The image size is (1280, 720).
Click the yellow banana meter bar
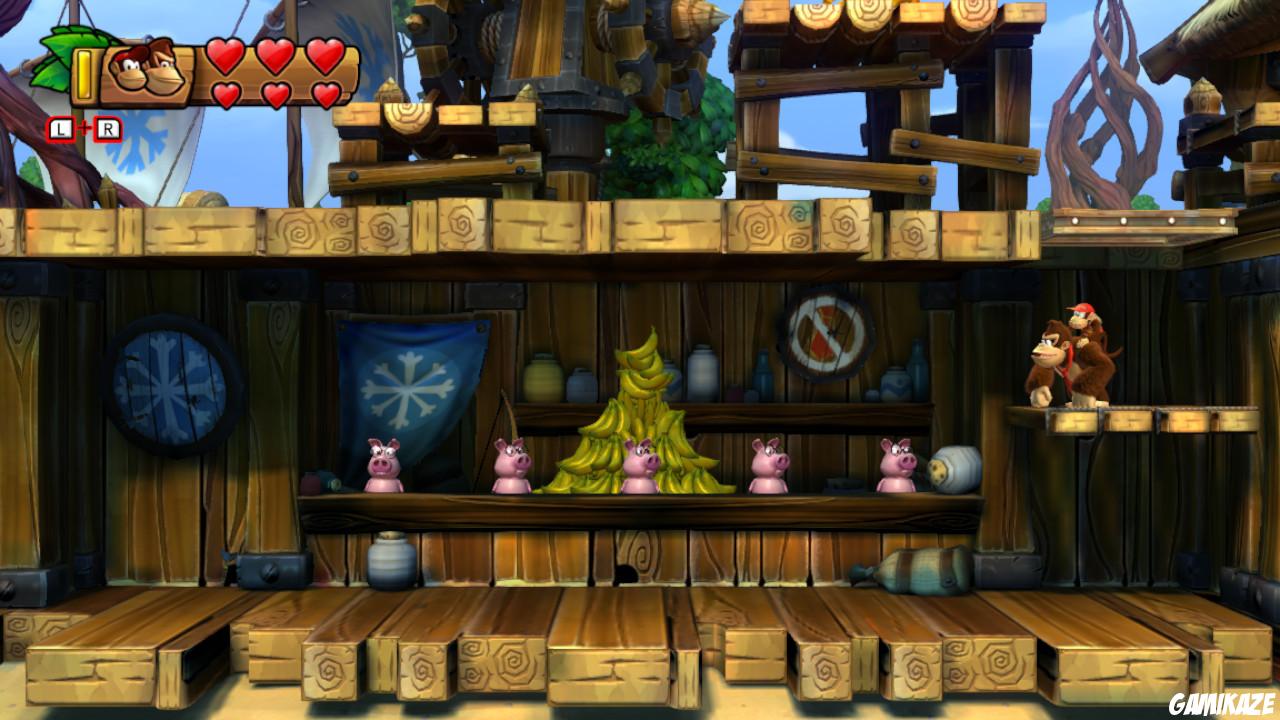(85, 72)
